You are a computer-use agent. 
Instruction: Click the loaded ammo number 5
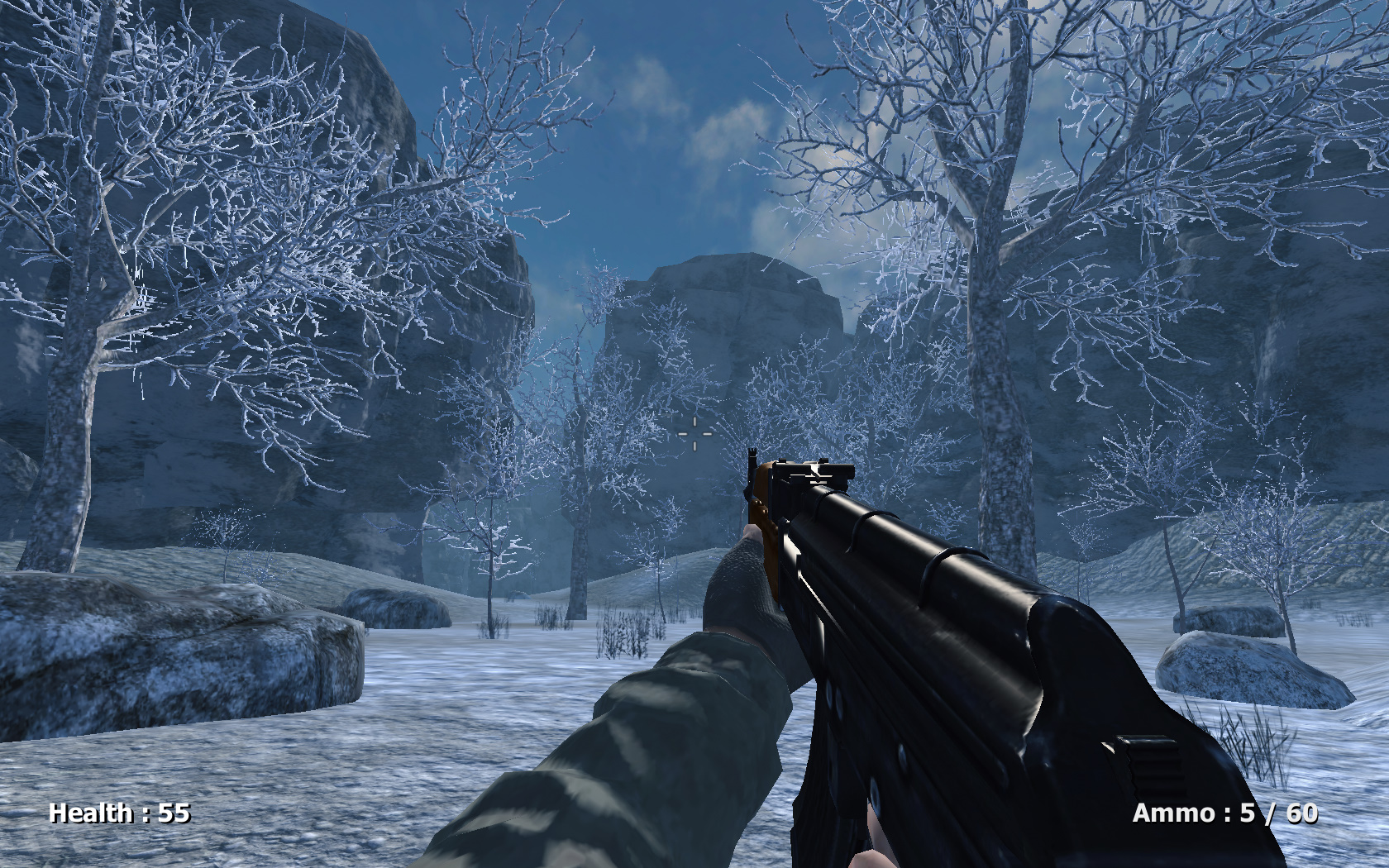[x=1247, y=814]
